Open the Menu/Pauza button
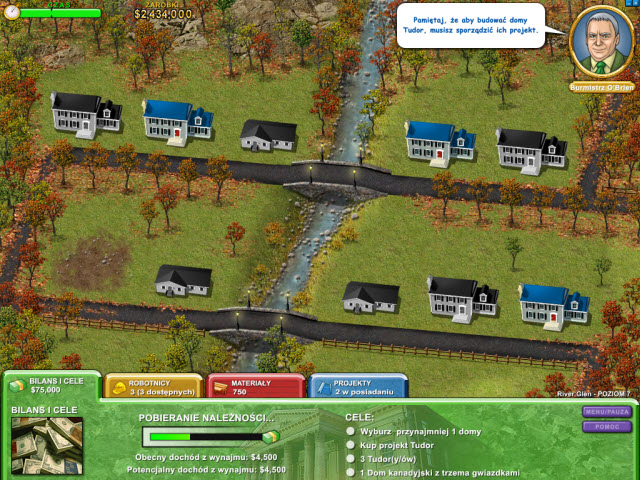 pyautogui.click(x=607, y=412)
